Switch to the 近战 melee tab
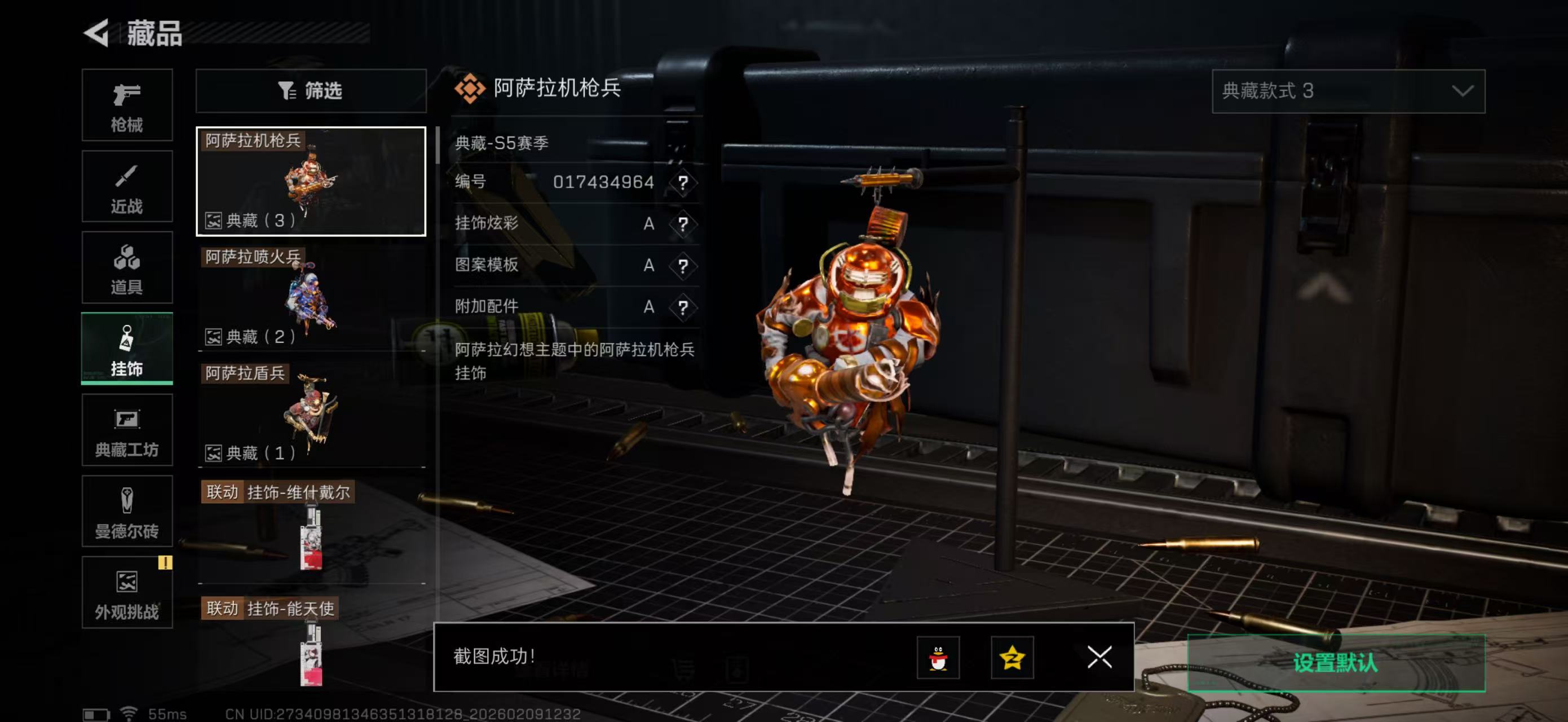The image size is (1568, 722). click(127, 186)
